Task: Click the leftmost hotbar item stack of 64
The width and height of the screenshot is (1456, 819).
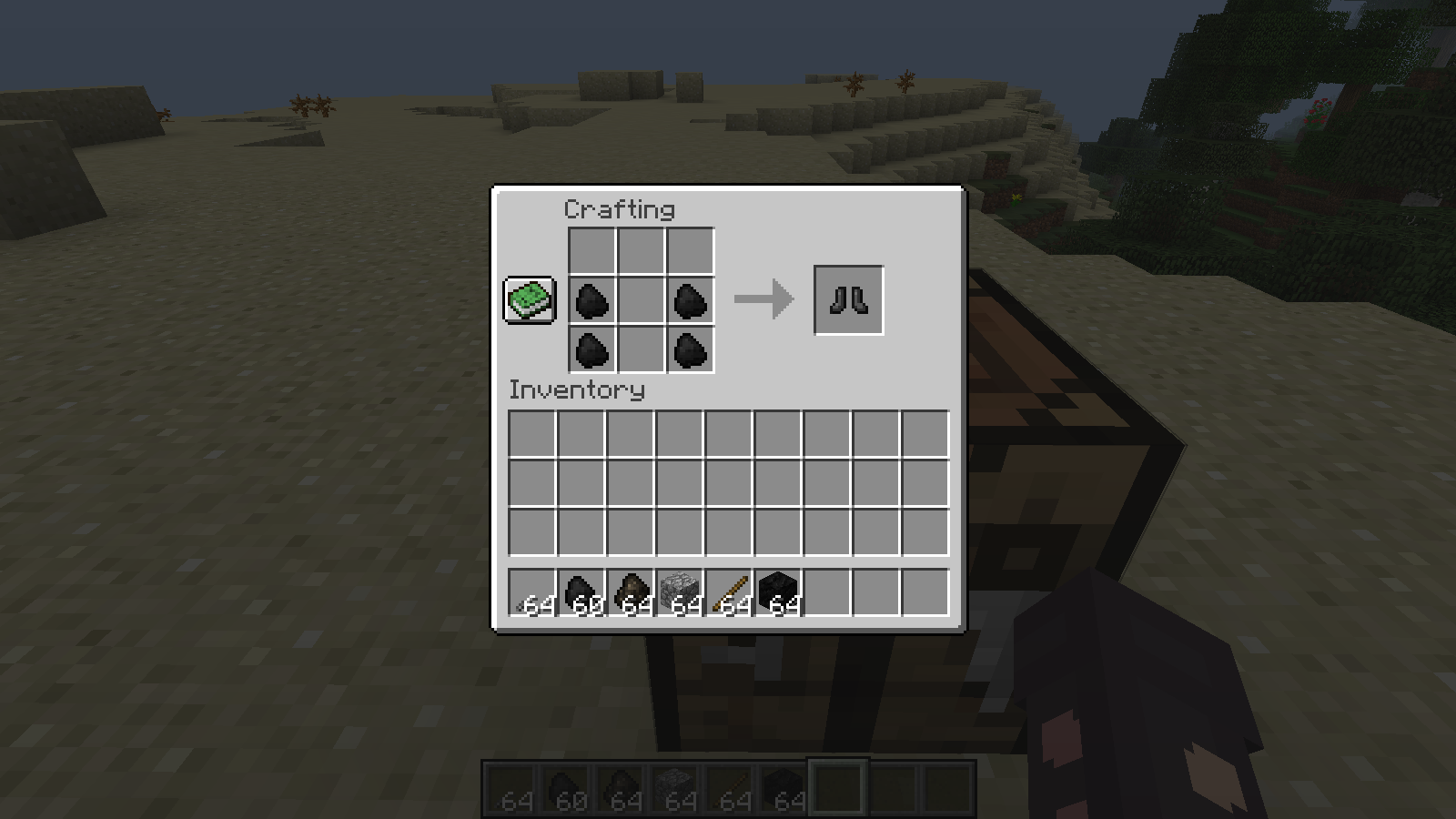Action: tap(531, 592)
